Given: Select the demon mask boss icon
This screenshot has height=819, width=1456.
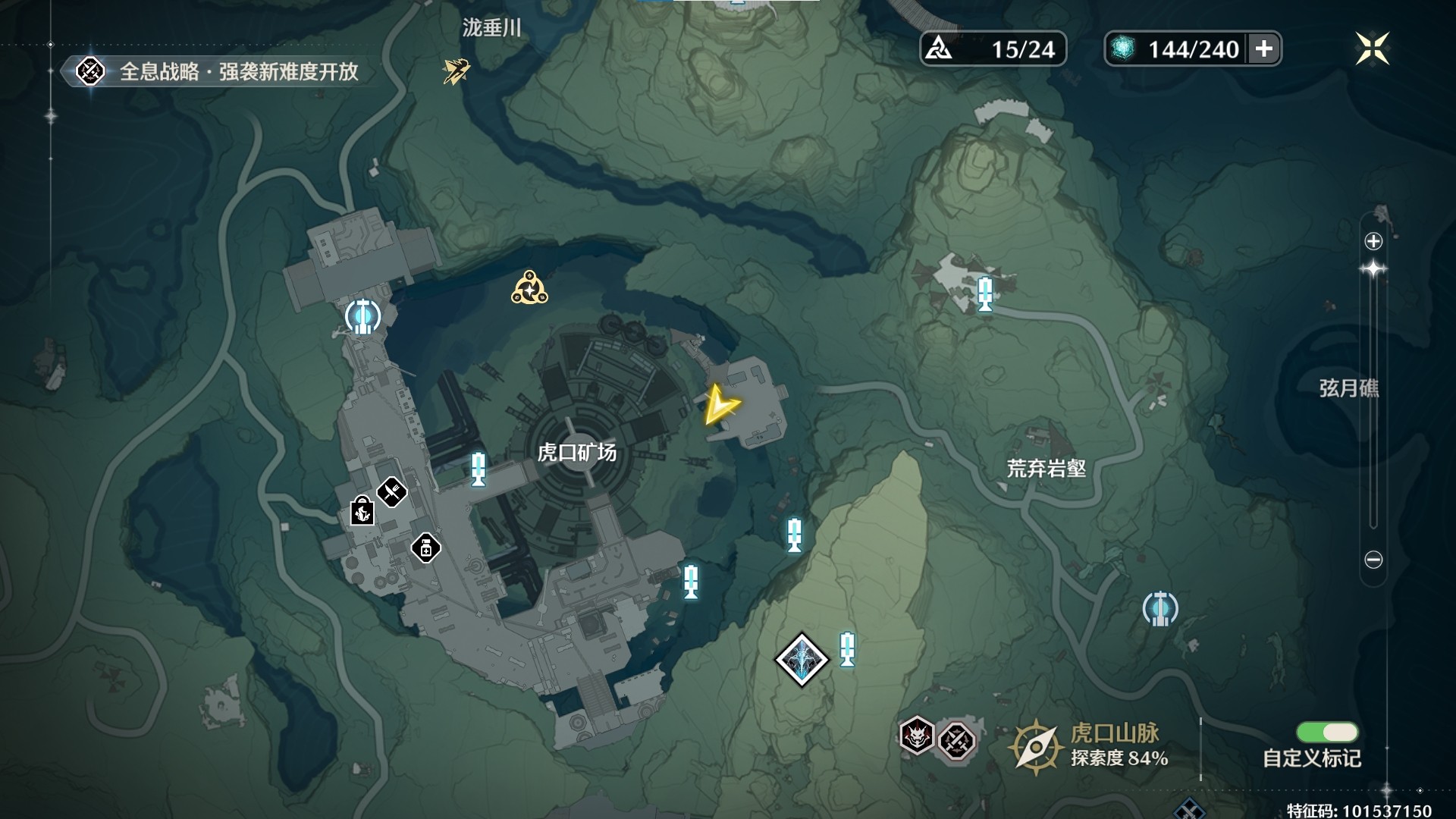Looking at the screenshot, I should pyautogui.click(x=916, y=735).
